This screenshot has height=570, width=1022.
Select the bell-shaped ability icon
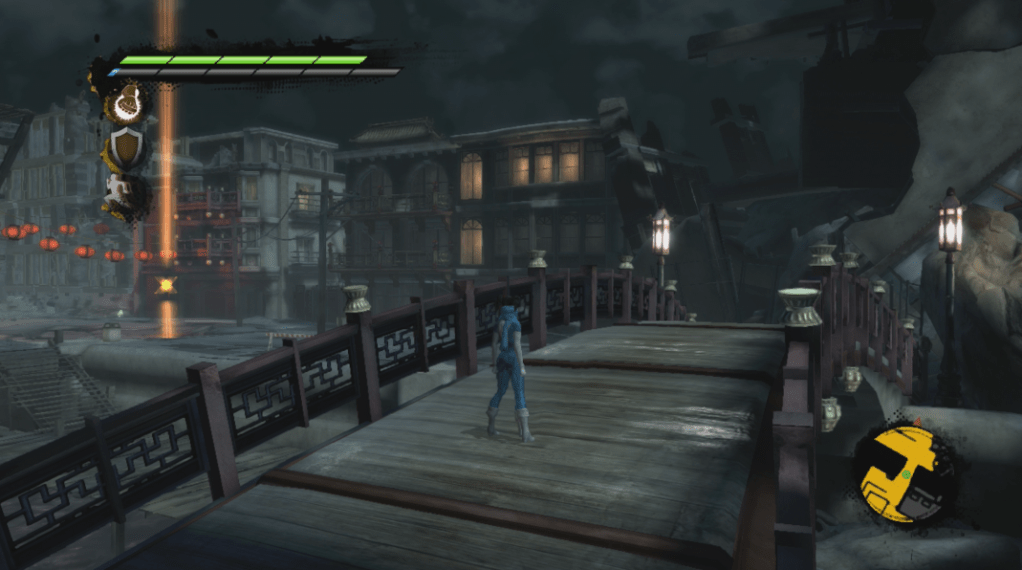click(x=126, y=104)
